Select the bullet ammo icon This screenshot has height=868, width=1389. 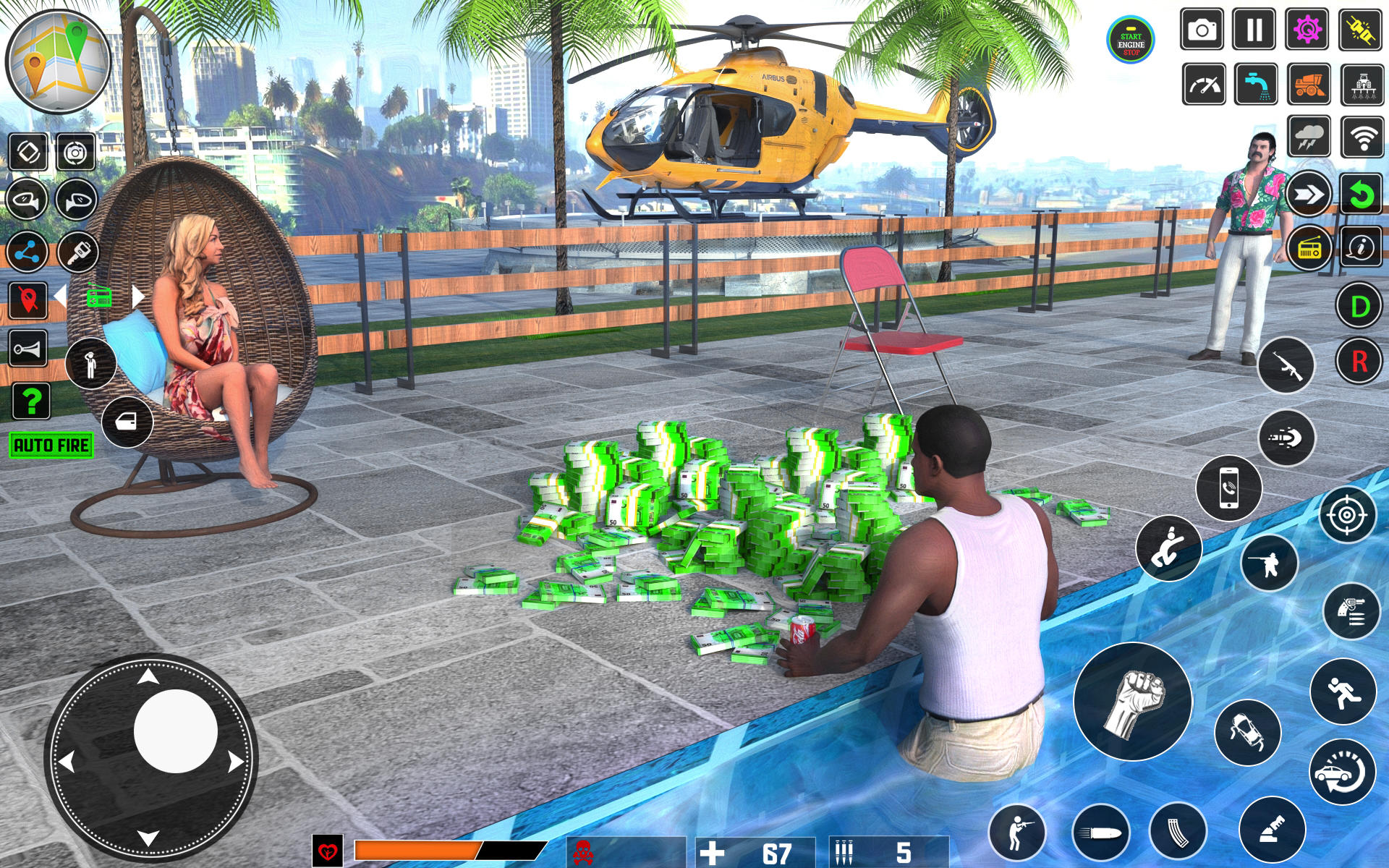point(1102,830)
